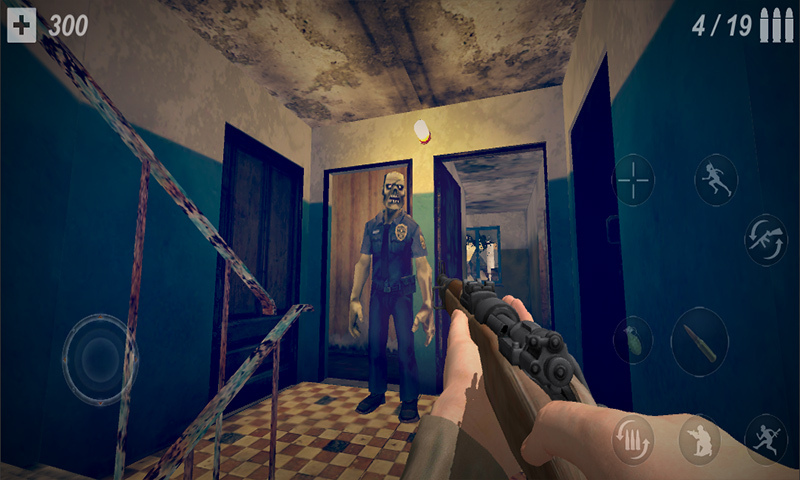Touch the virtual movement joystick
This screenshot has width=800, height=480.
[x=97, y=359]
